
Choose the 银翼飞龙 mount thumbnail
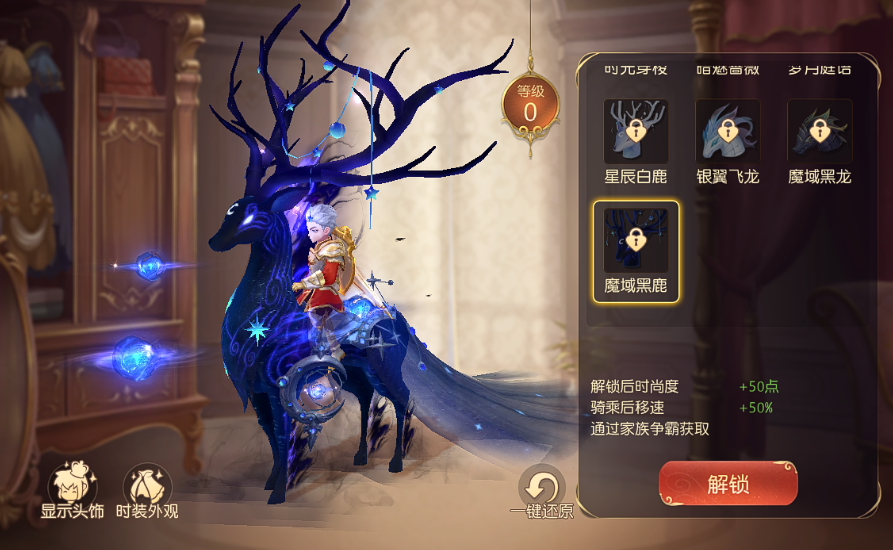click(x=727, y=132)
